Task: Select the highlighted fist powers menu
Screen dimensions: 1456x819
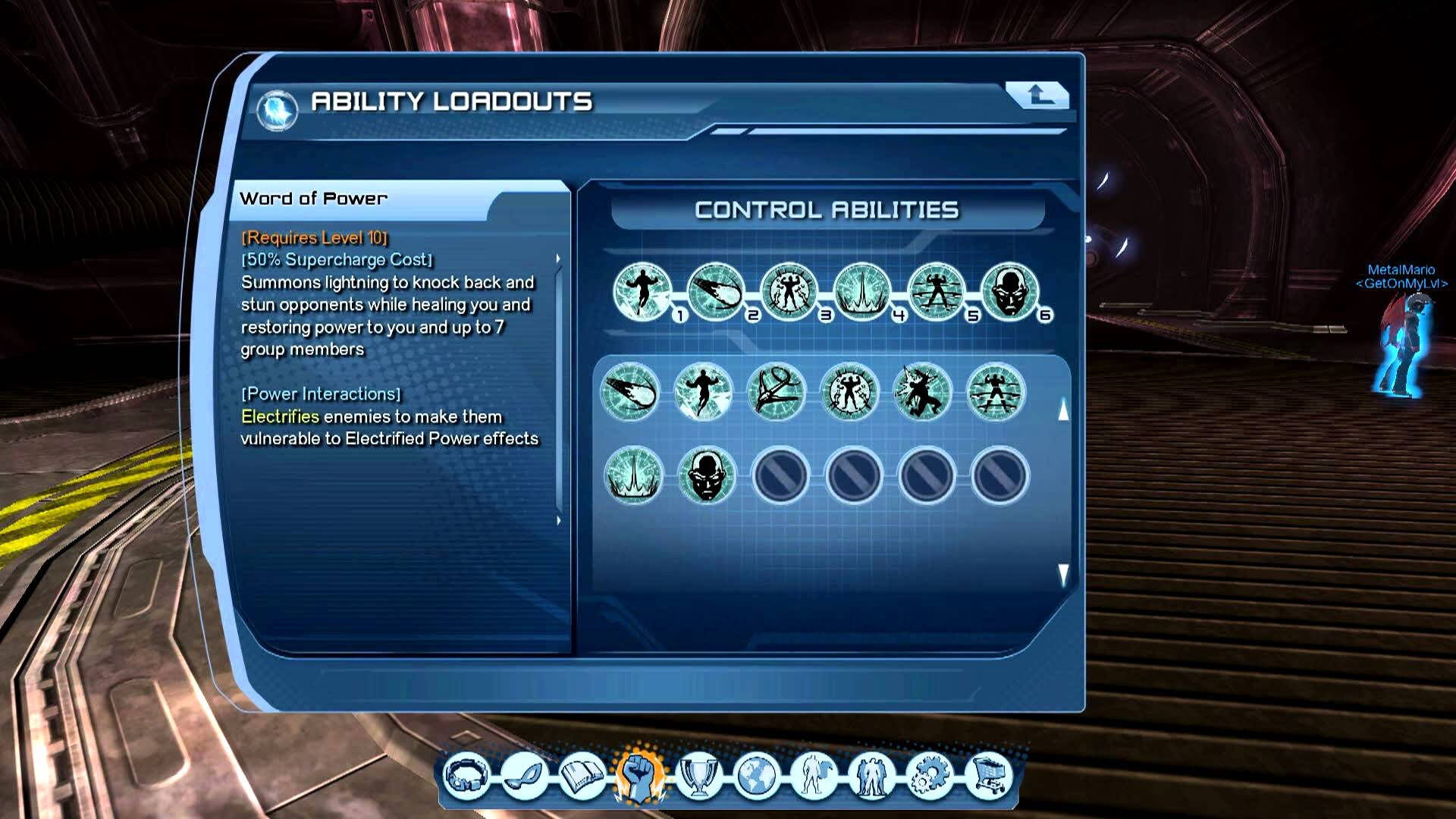Action: [641, 775]
